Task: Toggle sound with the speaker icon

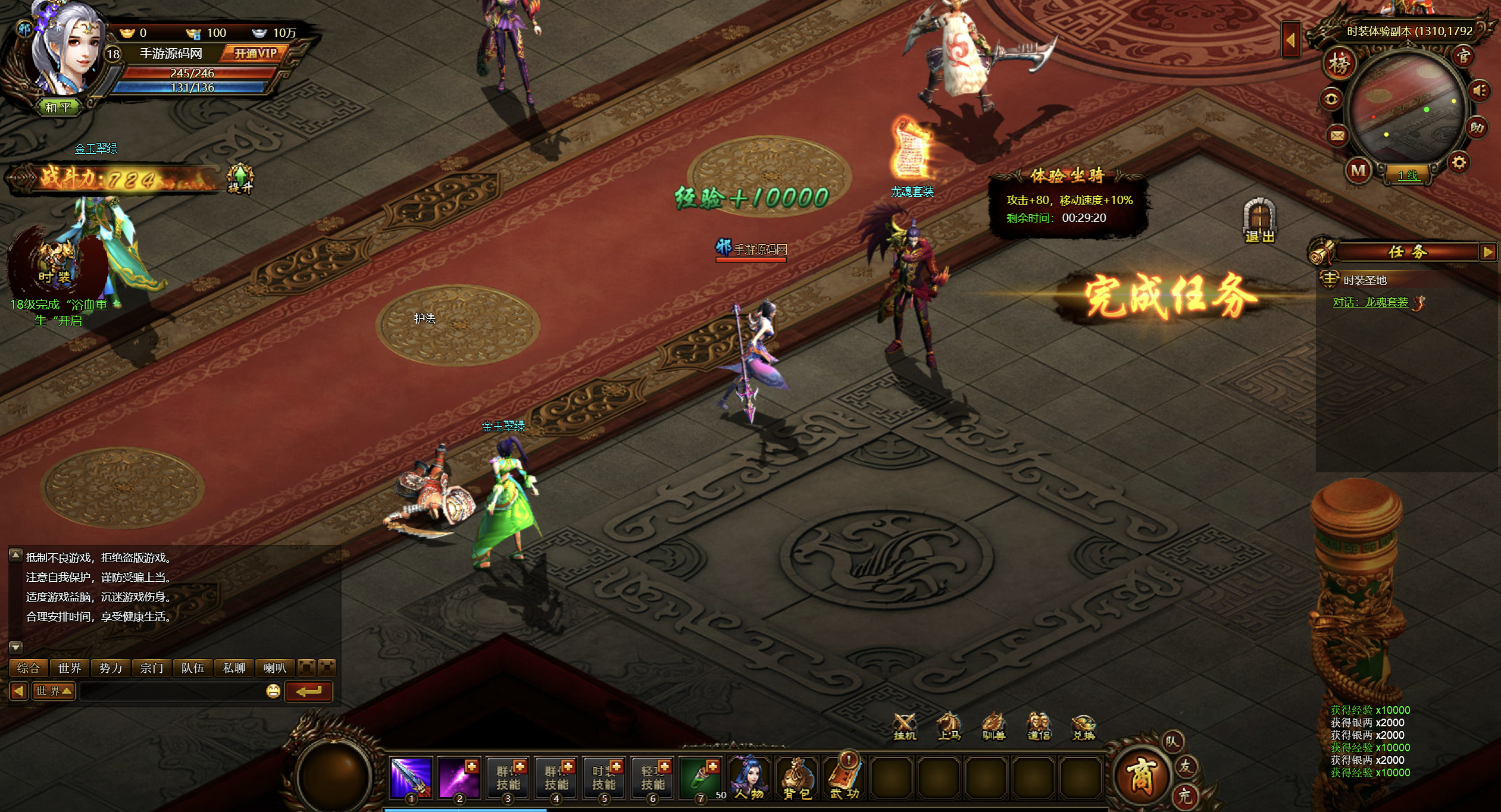Action: click(x=1480, y=91)
